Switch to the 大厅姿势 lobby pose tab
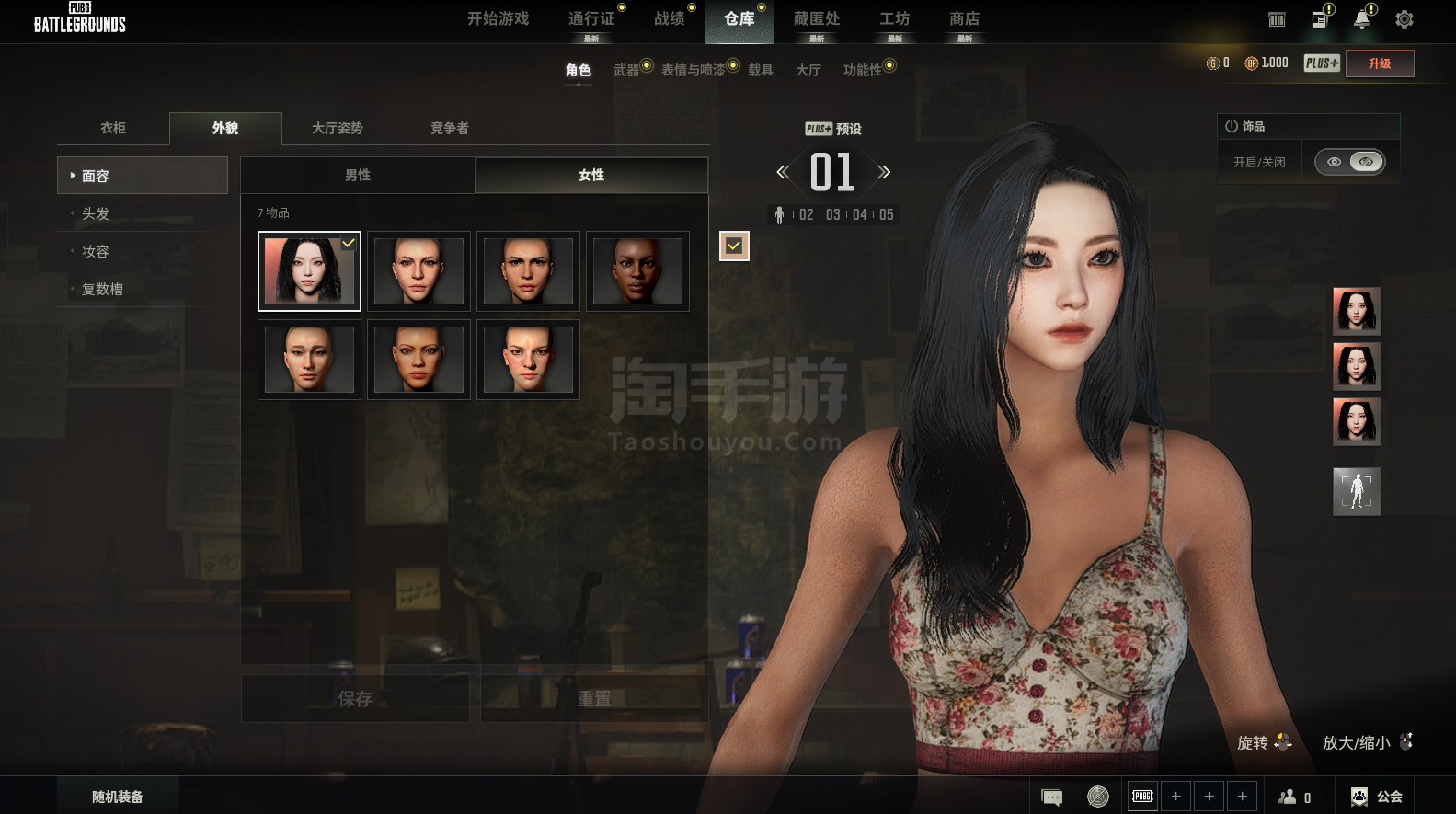 click(337, 129)
